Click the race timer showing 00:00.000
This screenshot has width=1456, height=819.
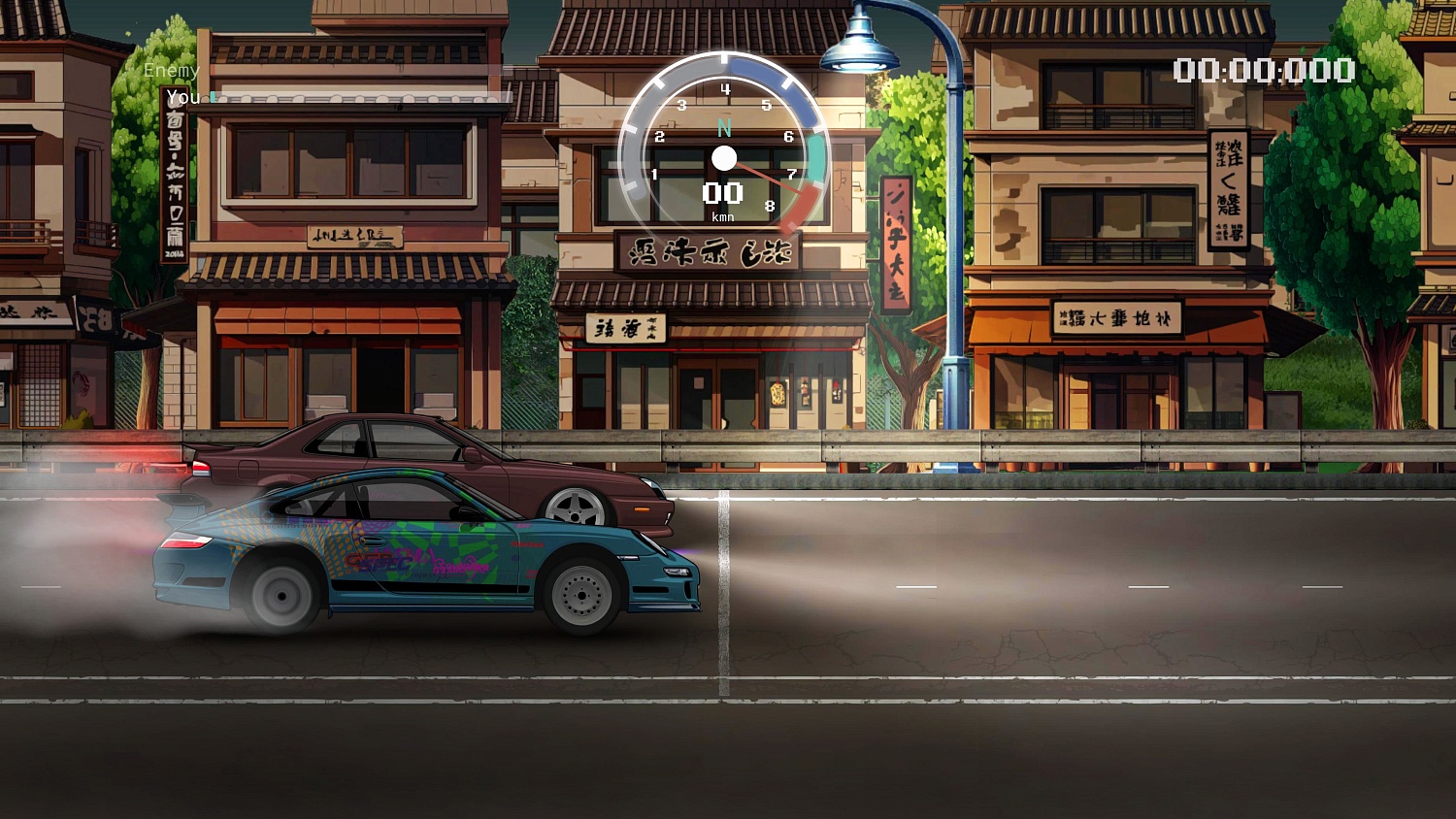tap(1262, 70)
